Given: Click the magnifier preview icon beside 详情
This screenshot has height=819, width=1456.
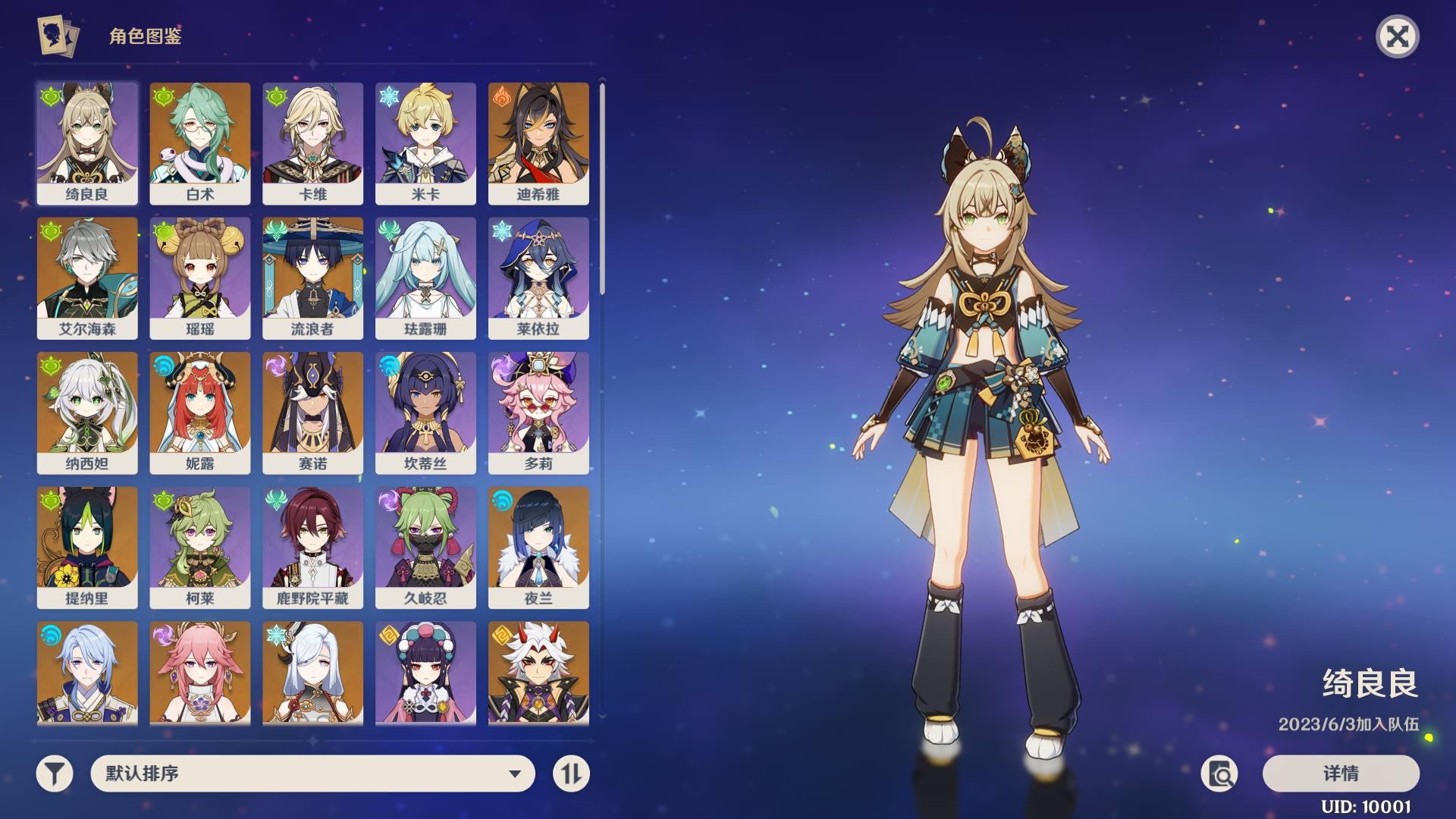Looking at the screenshot, I should (x=1219, y=773).
